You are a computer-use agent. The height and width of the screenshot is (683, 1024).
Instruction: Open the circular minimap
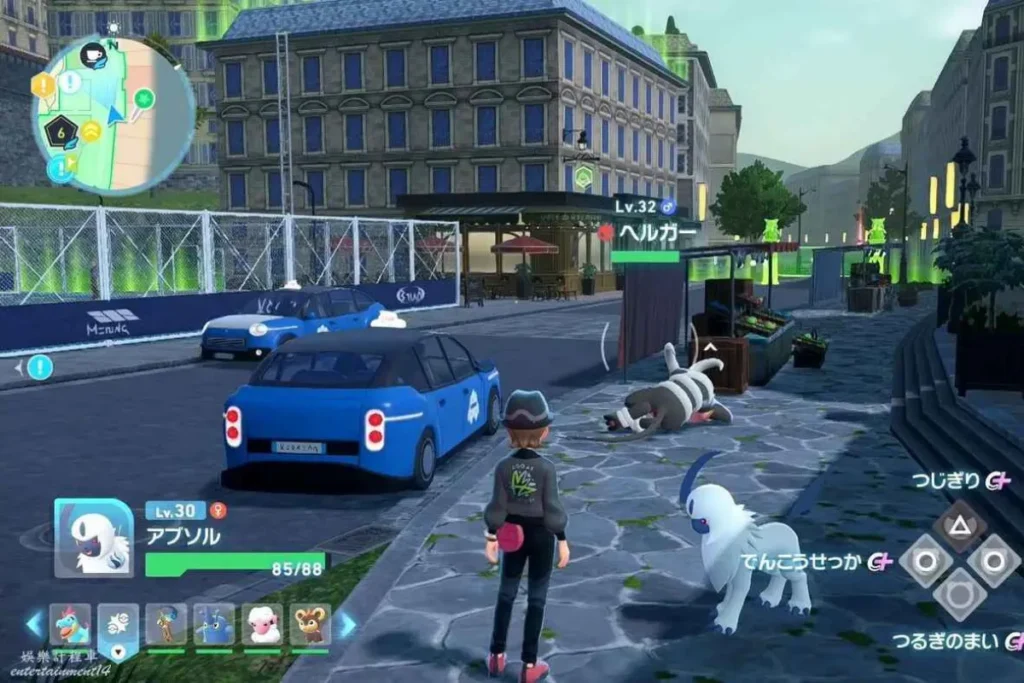[113, 113]
